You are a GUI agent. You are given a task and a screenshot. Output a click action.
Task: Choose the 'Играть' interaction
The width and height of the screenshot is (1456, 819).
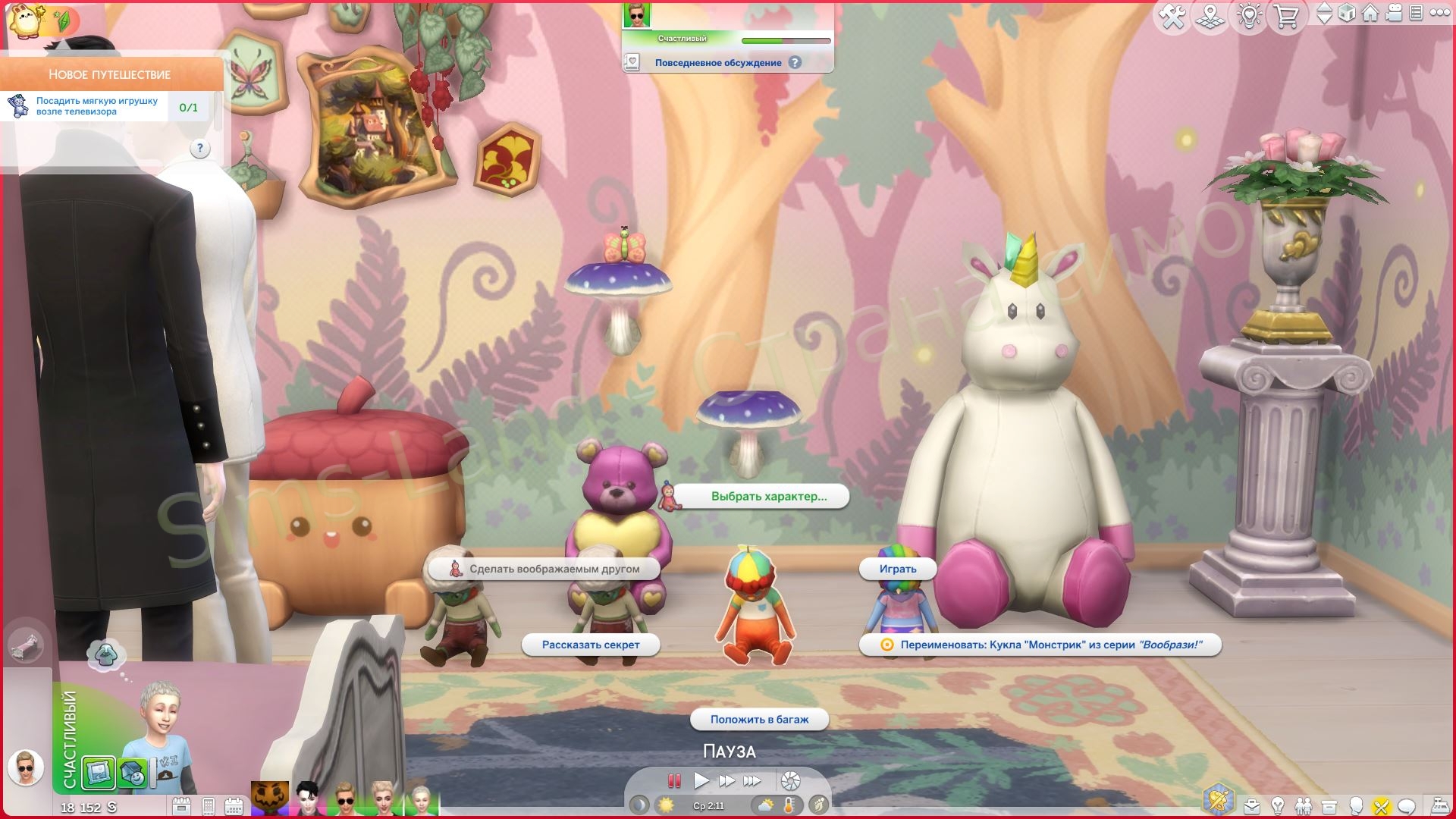[898, 569]
